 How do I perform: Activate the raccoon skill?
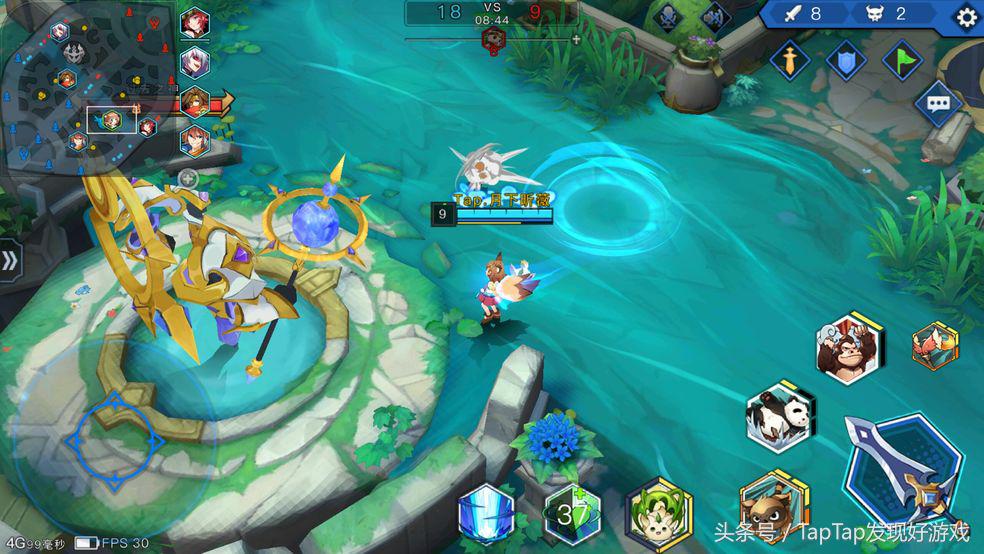pos(772,505)
